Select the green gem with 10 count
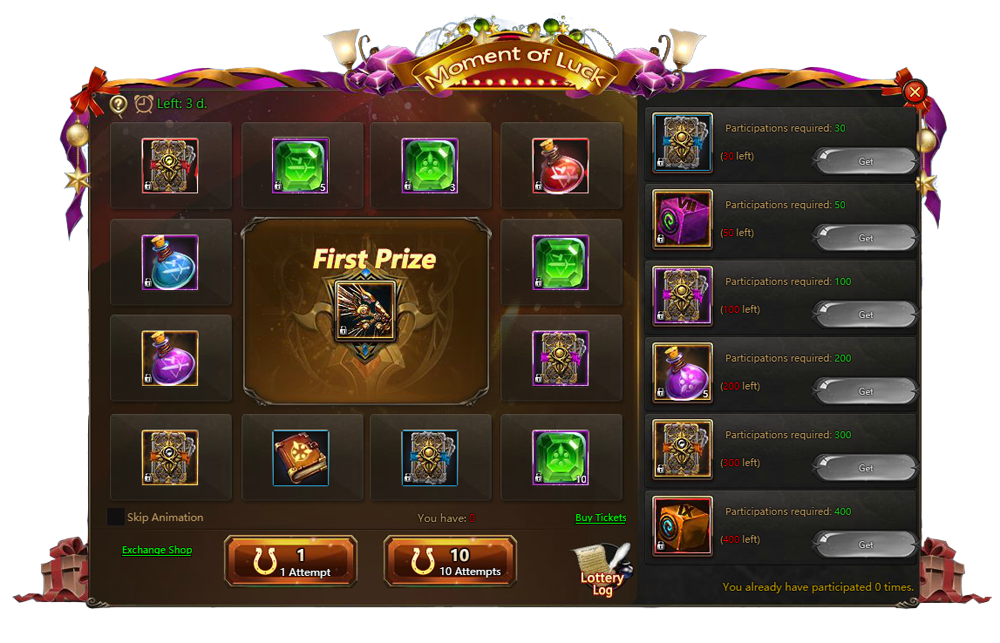The height and width of the screenshot is (643, 1000). [x=560, y=457]
